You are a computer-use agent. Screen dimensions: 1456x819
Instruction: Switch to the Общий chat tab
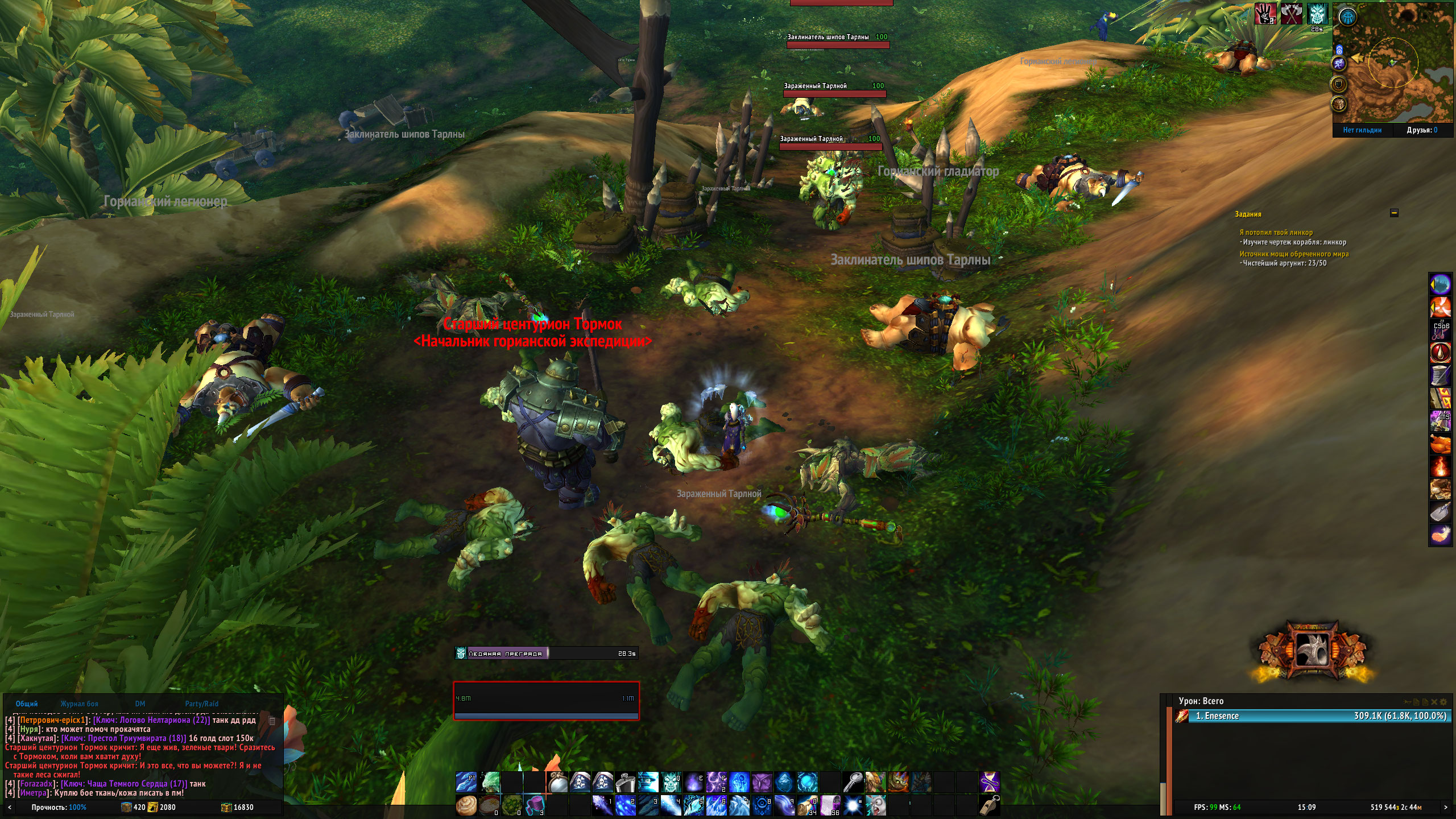click(27, 704)
